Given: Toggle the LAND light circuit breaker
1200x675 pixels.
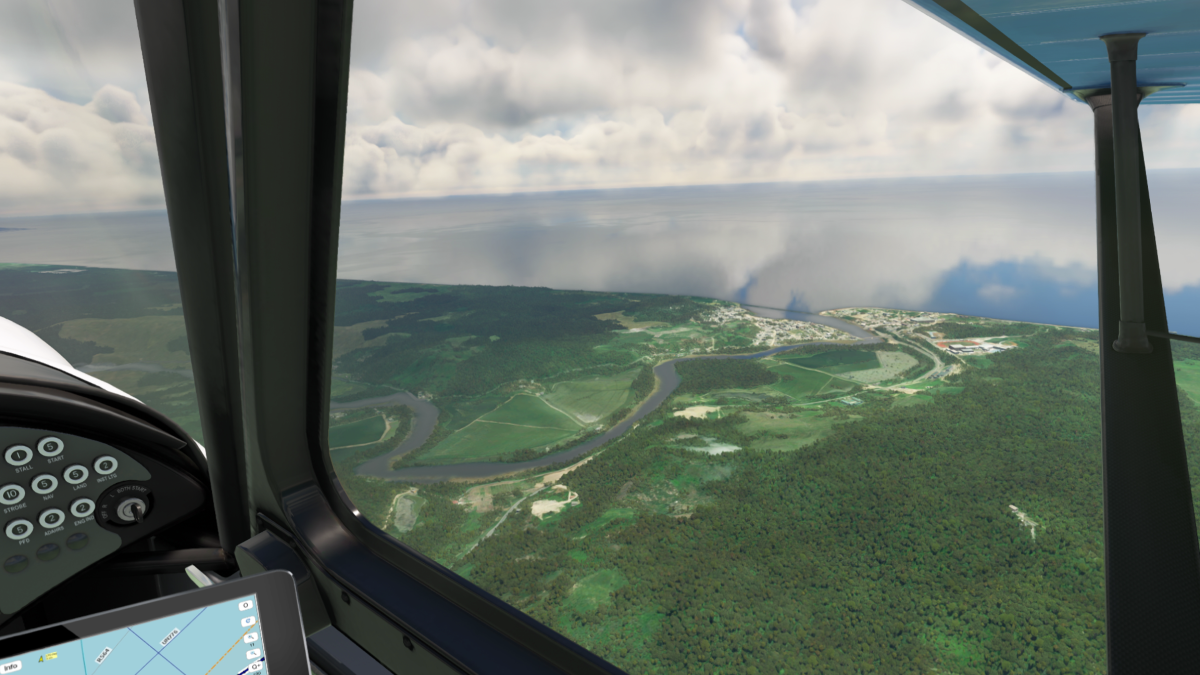Looking at the screenshot, I should [x=76, y=474].
